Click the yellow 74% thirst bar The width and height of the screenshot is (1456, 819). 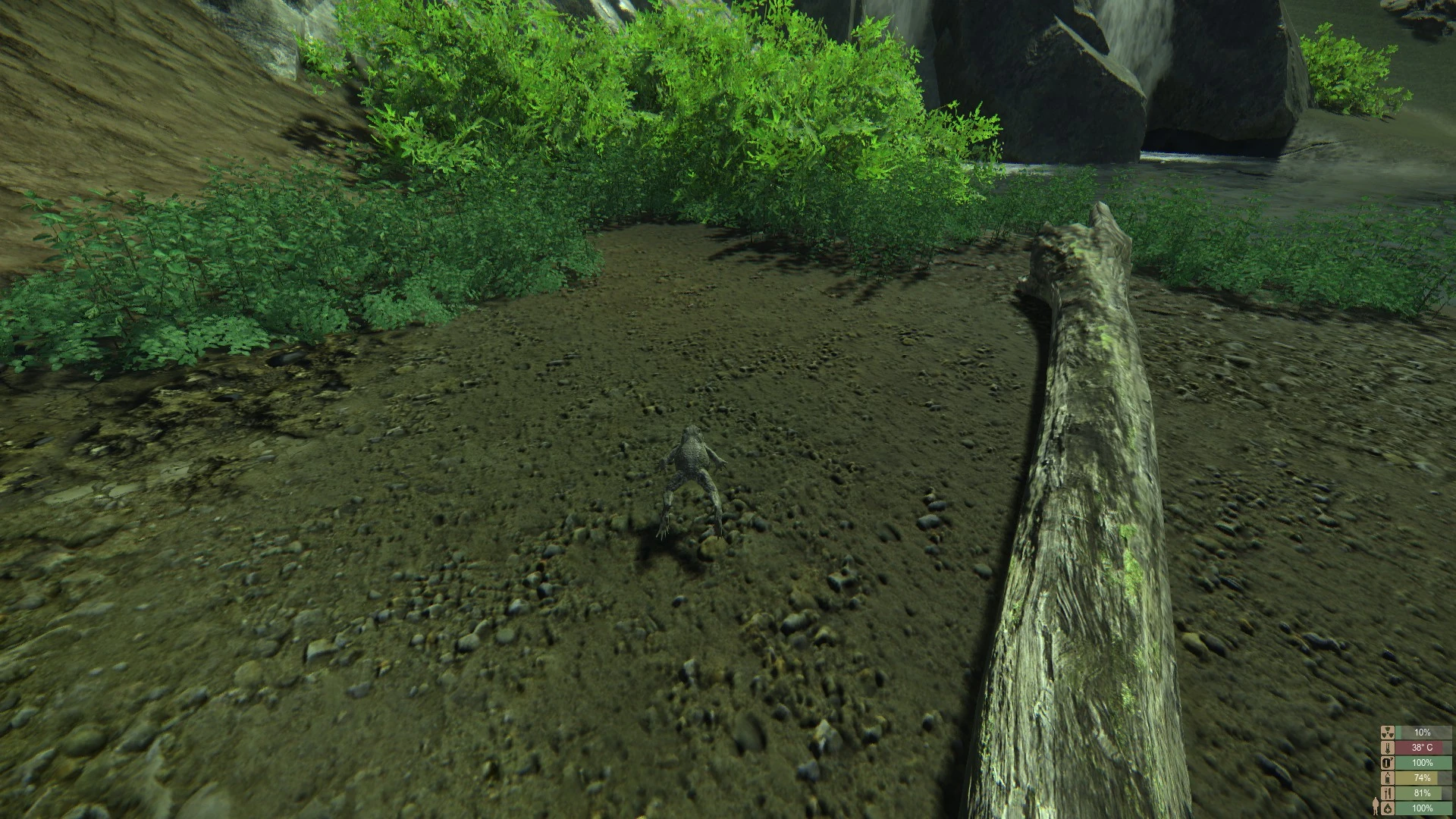pyautogui.click(x=1423, y=778)
